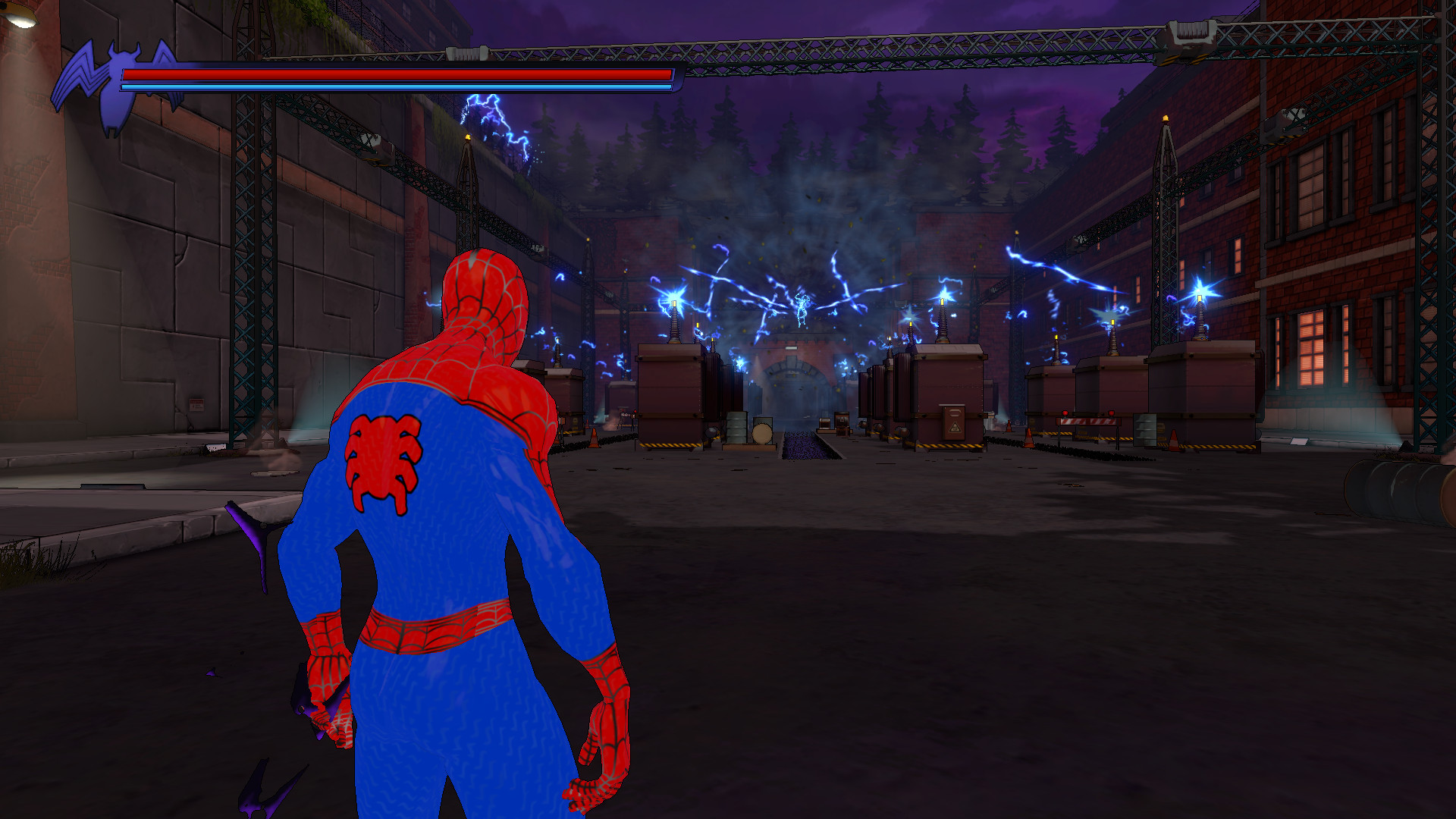This screenshot has height=819, width=1456.
Task: Click the striped roadblock barrier on the right
Action: [x=1088, y=421]
